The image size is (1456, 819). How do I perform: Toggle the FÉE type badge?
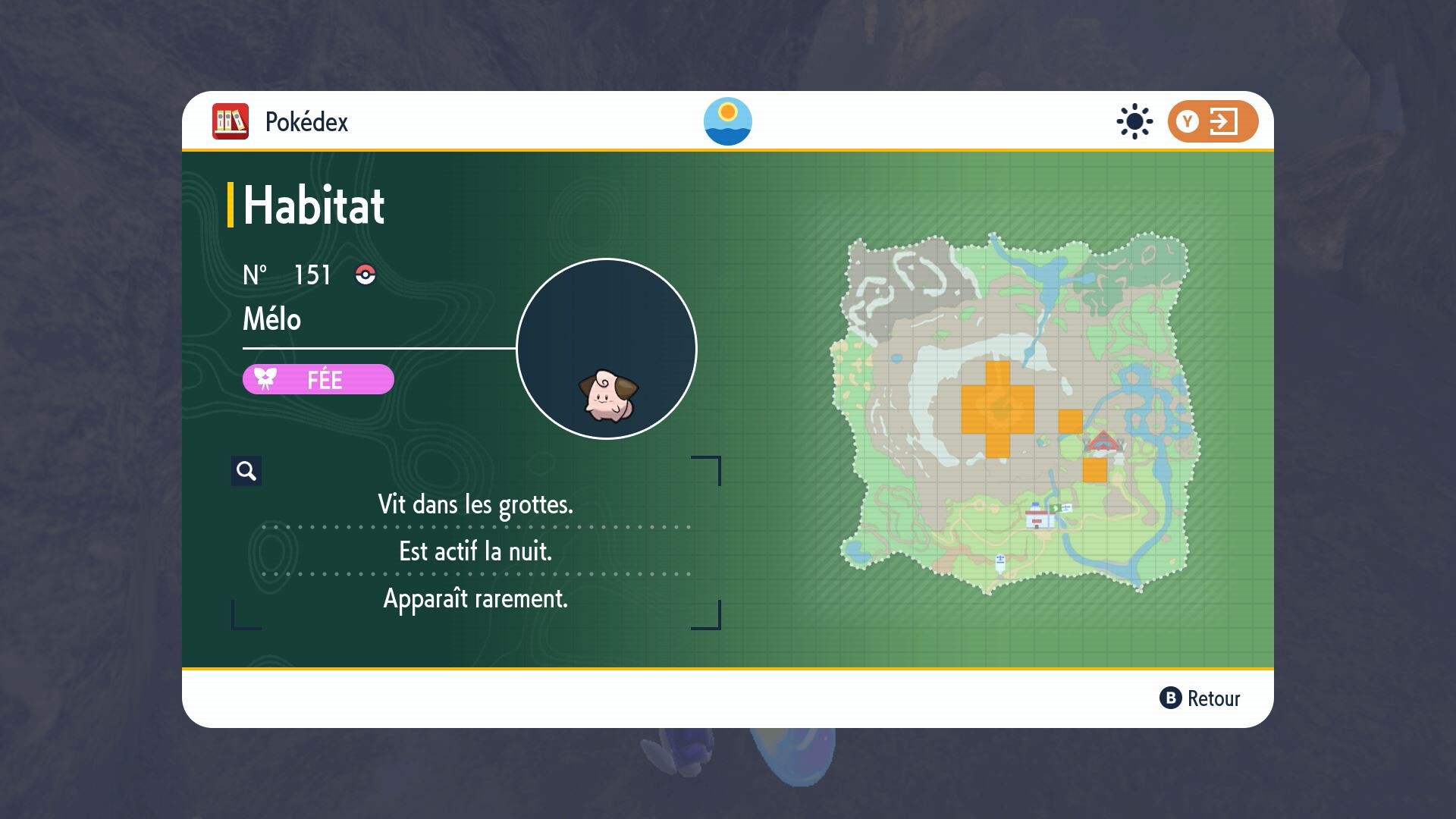click(x=318, y=379)
